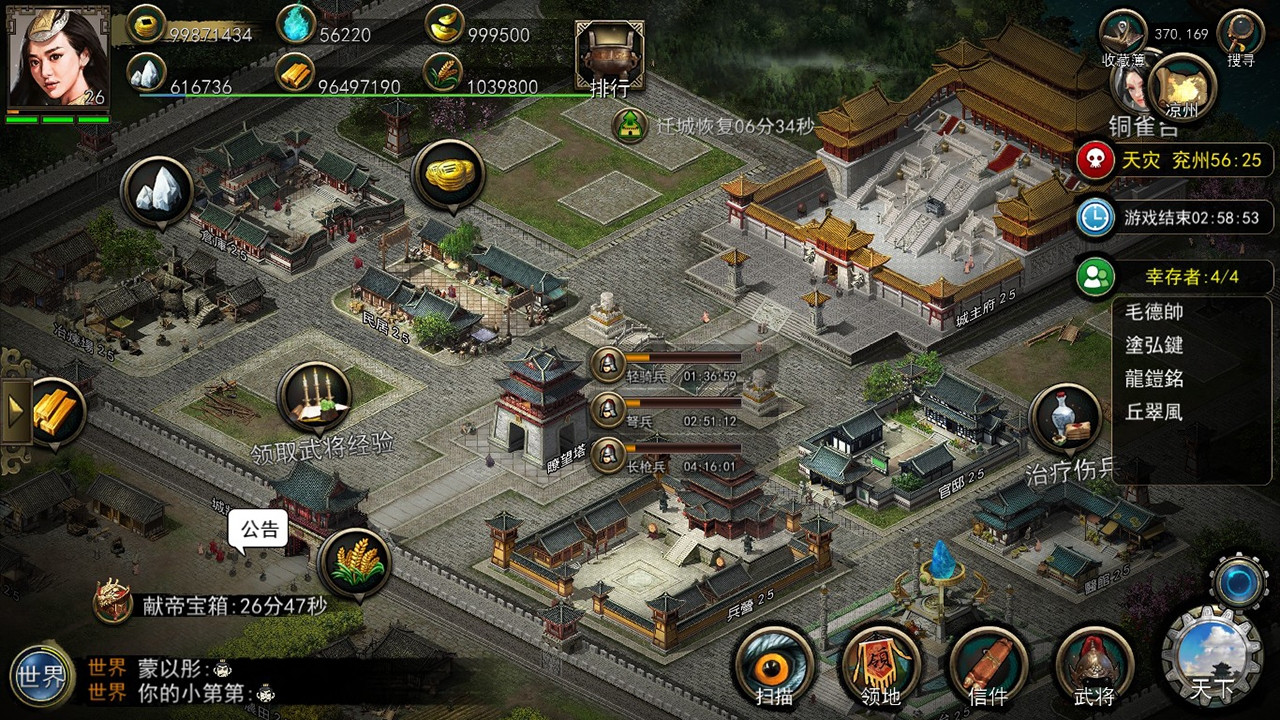Select the 扫描 scan eye icon
1280x720 pixels.
pos(775,665)
